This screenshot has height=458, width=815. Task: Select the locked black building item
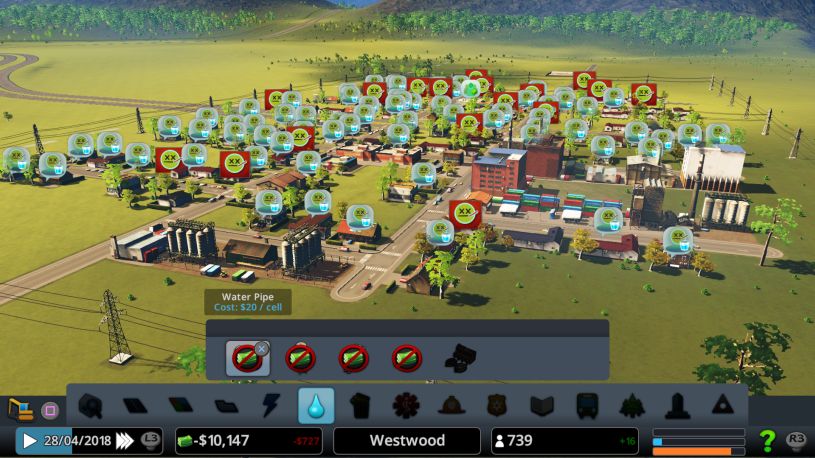(x=460, y=358)
